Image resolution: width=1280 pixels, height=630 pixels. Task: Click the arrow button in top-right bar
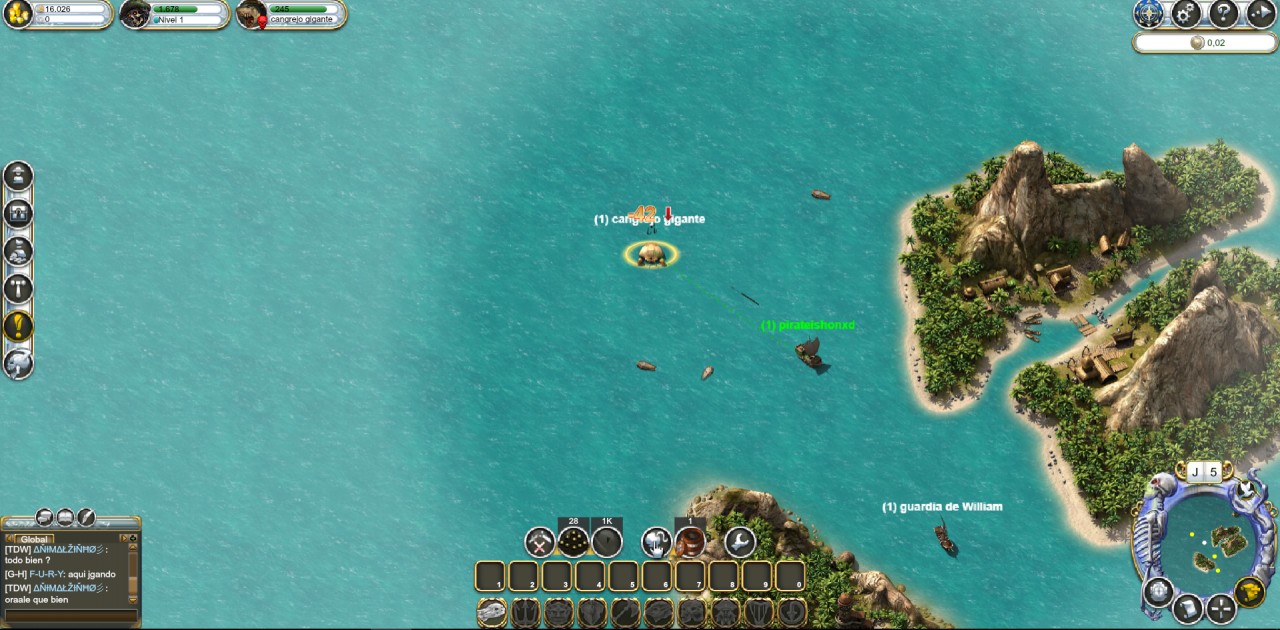point(1261,13)
